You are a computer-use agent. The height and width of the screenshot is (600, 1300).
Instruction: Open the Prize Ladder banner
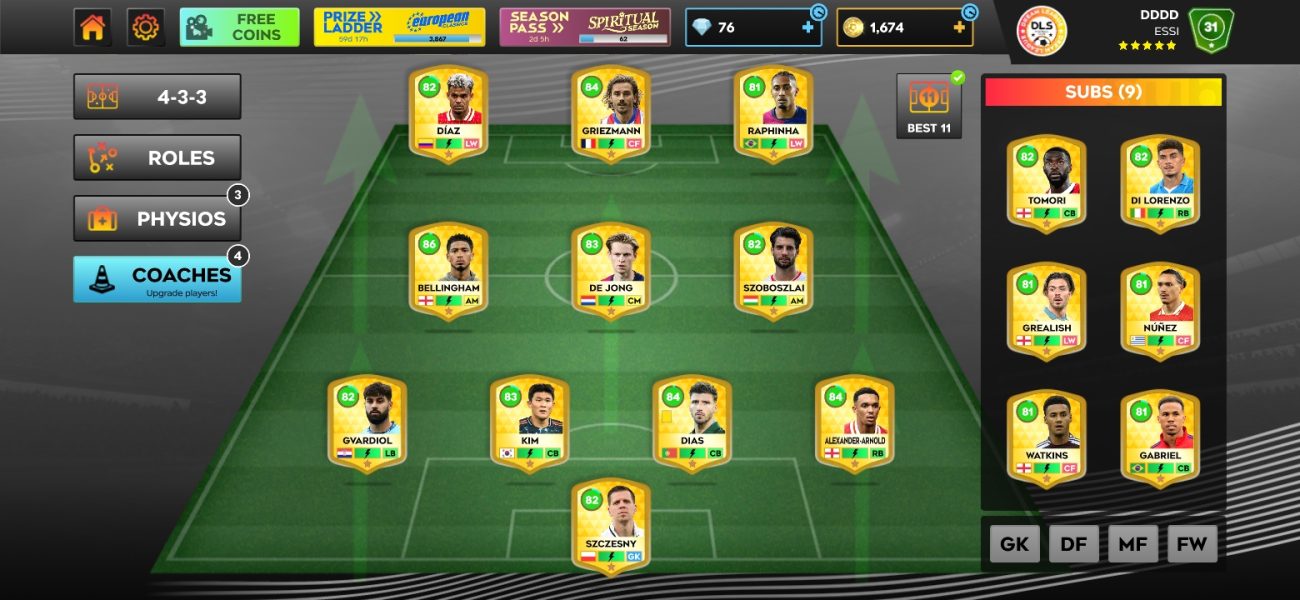tap(399, 27)
